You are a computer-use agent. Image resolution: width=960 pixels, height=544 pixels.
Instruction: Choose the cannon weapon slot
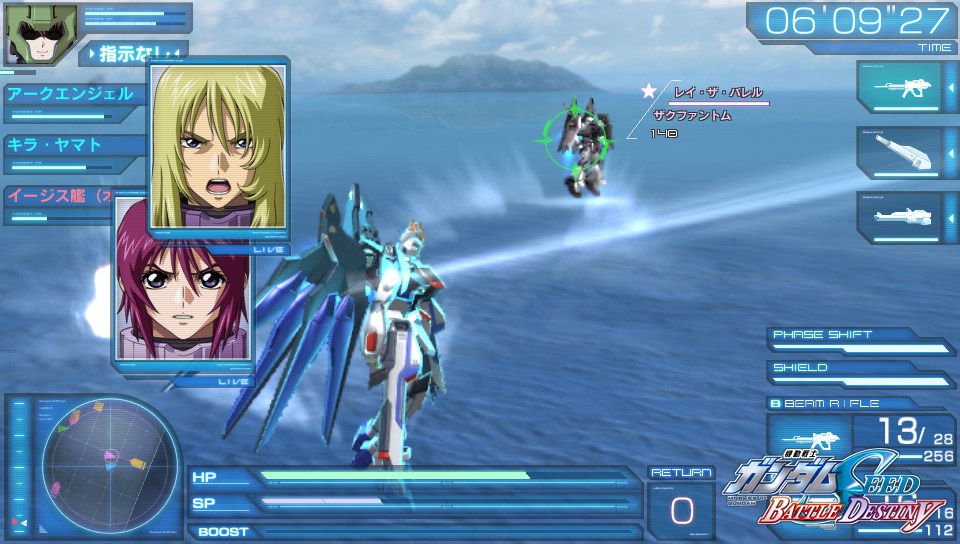point(899,152)
